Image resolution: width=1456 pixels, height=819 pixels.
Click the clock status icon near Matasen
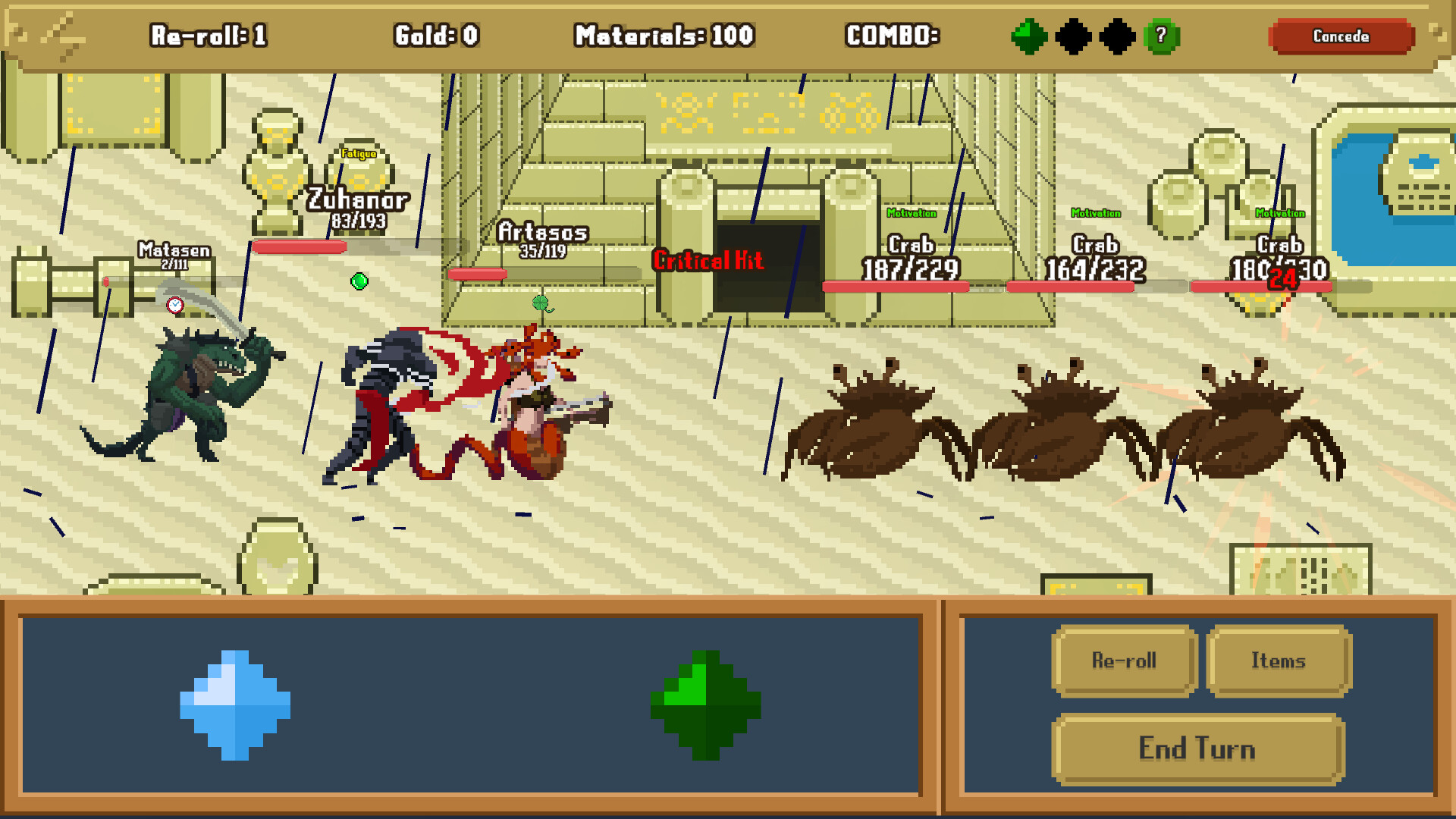[x=177, y=306]
